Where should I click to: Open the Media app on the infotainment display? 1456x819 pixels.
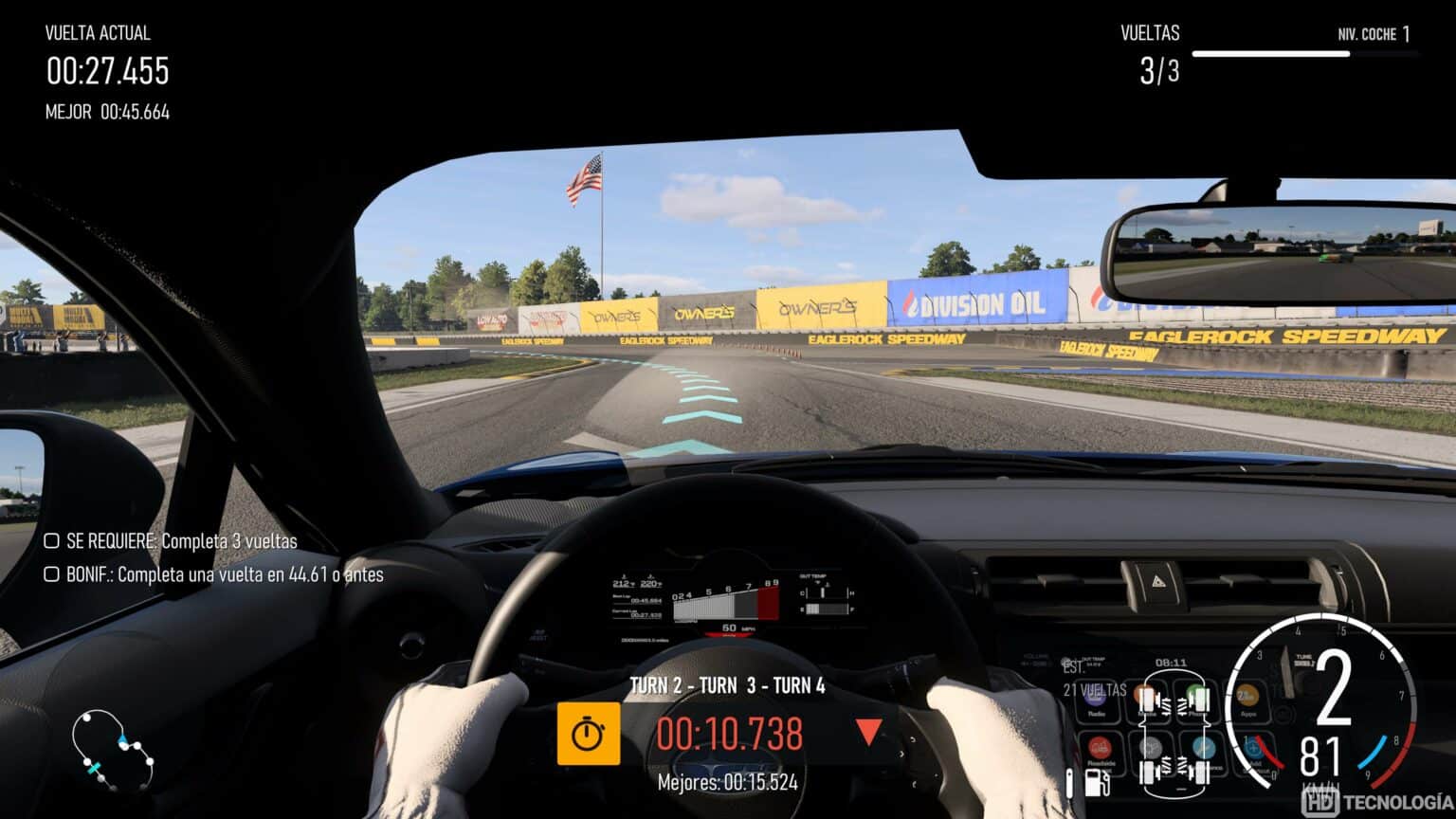1143,693
